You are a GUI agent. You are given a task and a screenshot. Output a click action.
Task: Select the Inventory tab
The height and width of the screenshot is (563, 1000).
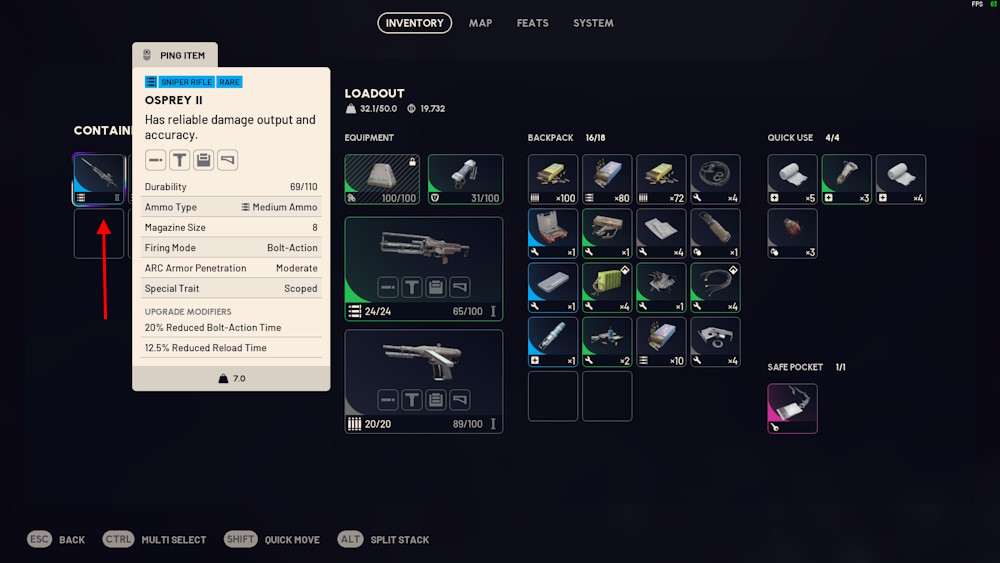coord(414,23)
